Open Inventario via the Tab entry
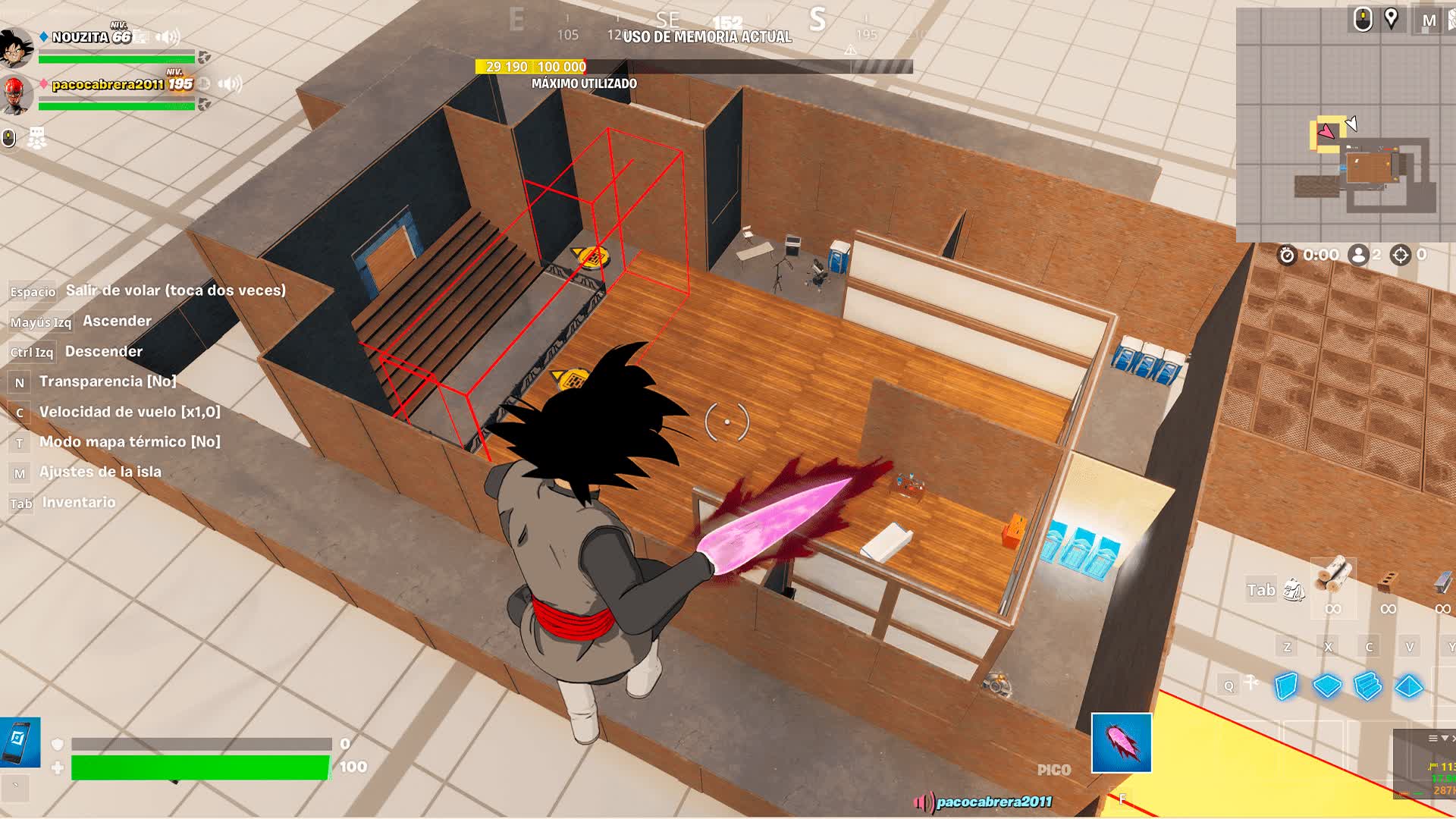 coord(79,502)
